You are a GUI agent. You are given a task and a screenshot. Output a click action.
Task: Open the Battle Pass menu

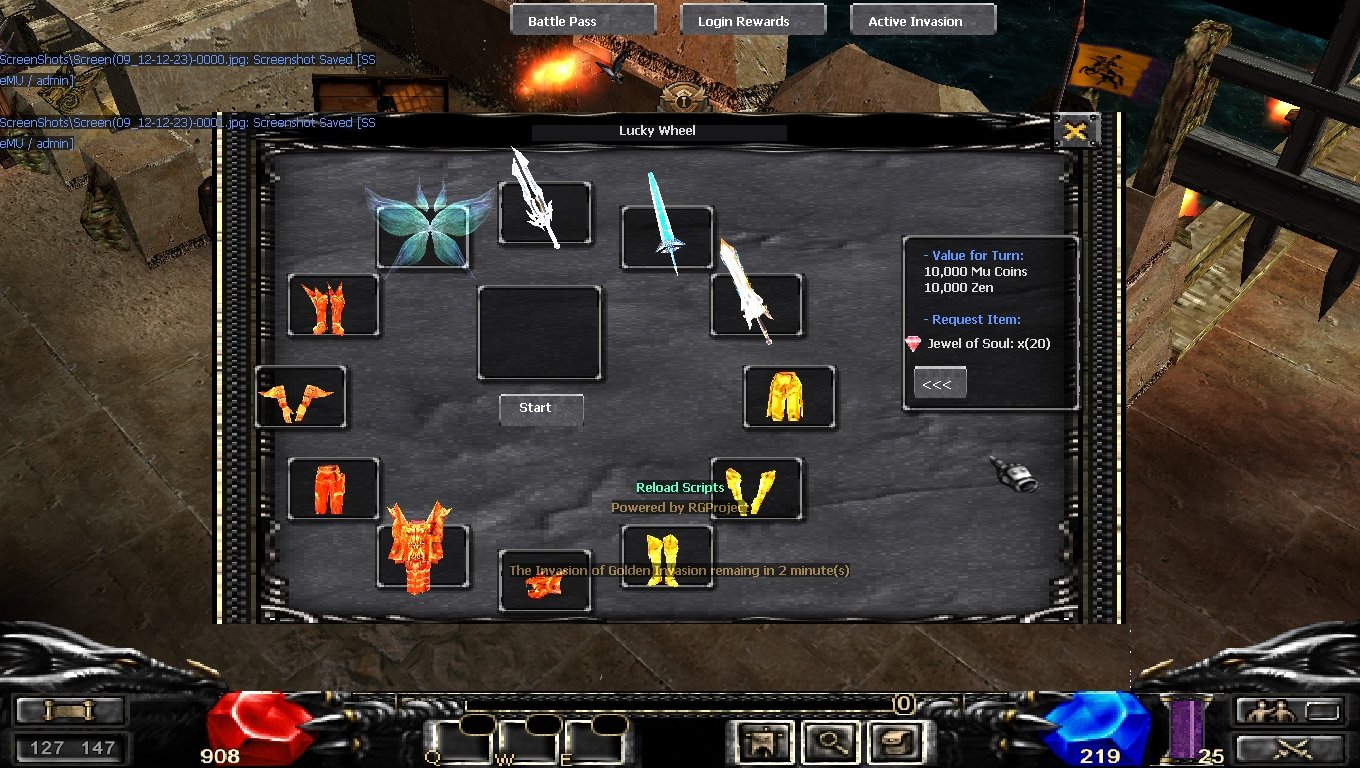[583, 21]
